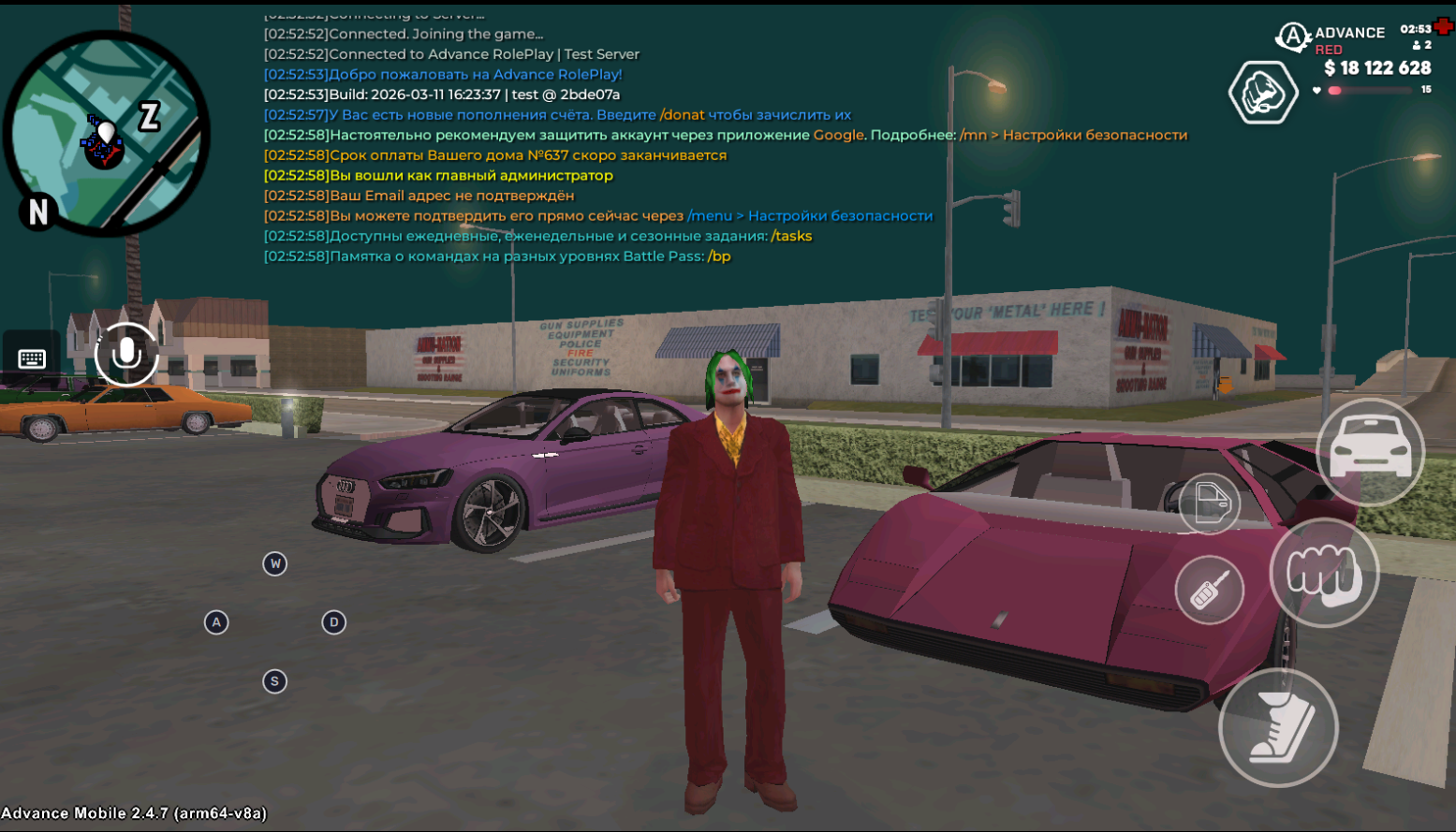Tap the enter vehicle car icon
This screenshot has height=832, width=1456.
[1370, 451]
